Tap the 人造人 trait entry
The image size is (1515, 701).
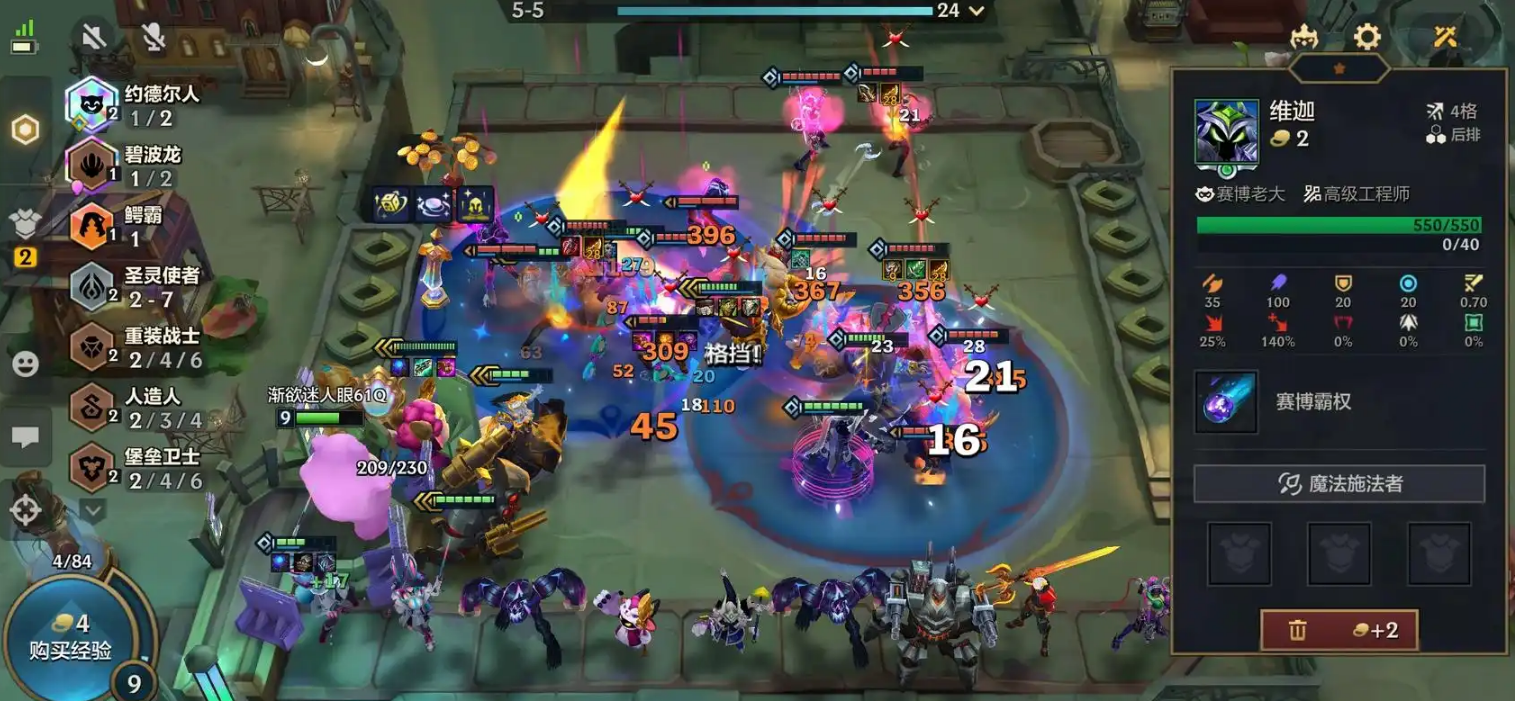(x=92, y=408)
